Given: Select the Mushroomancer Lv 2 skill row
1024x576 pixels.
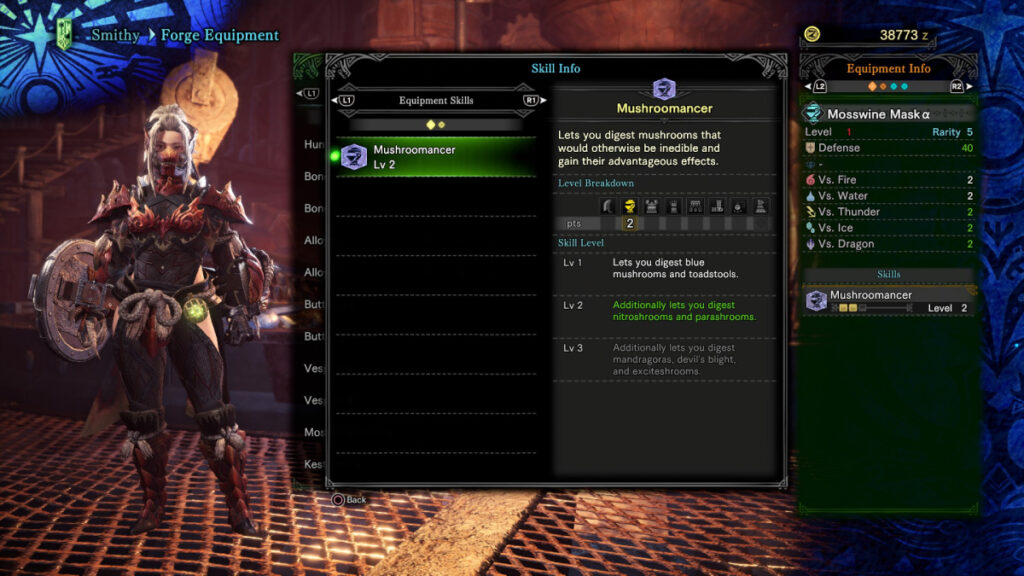Looking at the screenshot, I should tap(440, 157).
